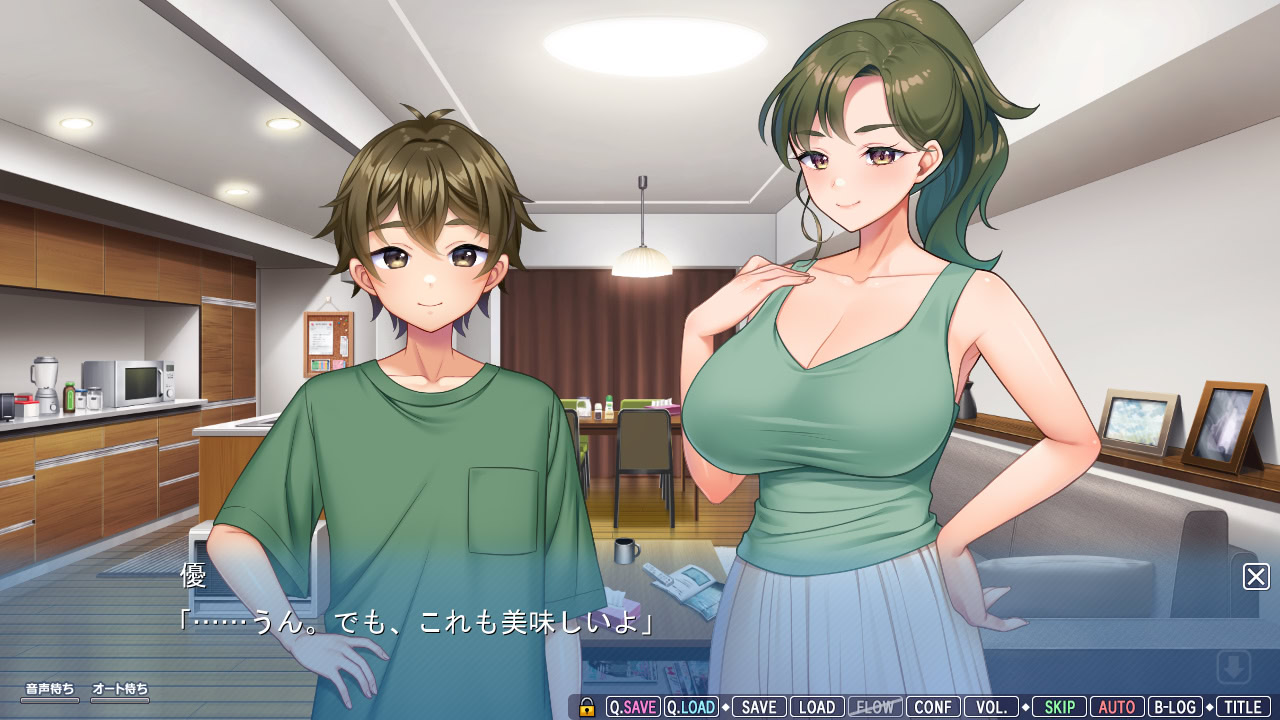Open the SAVE menu
This screenshot has height=720, width=1280.
click(x=759, y=707)
